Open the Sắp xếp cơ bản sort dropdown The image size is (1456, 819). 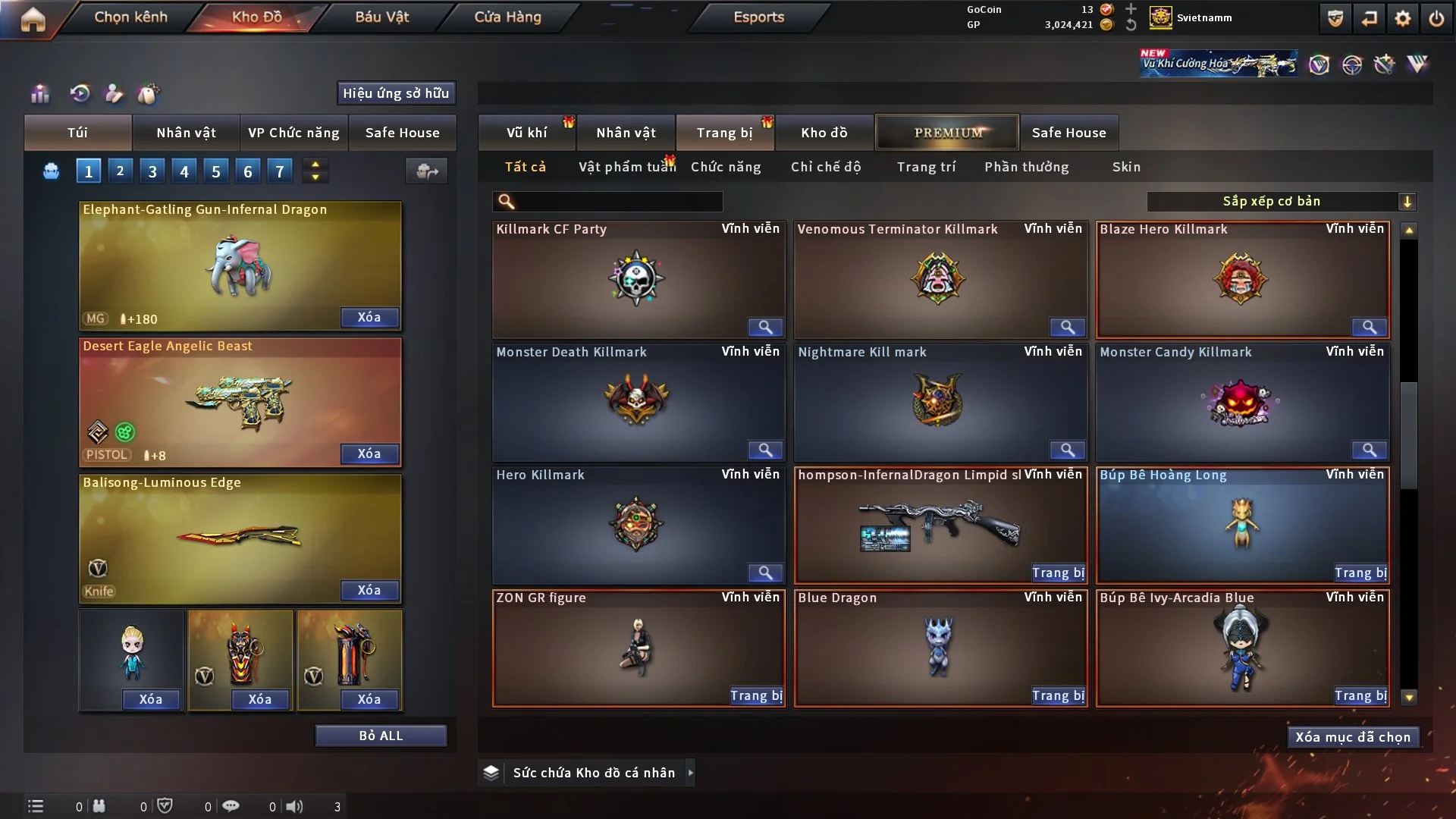[1281, 201]
